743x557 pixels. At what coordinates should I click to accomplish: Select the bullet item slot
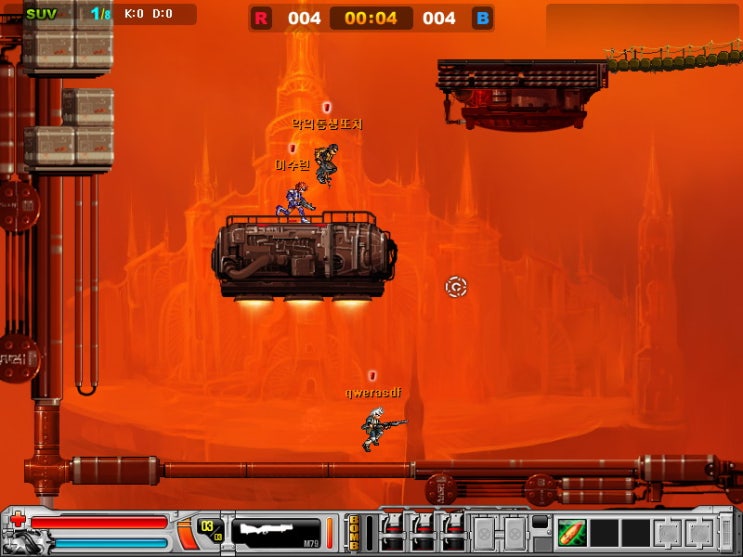pyautogui.click(x=571, y=532)
